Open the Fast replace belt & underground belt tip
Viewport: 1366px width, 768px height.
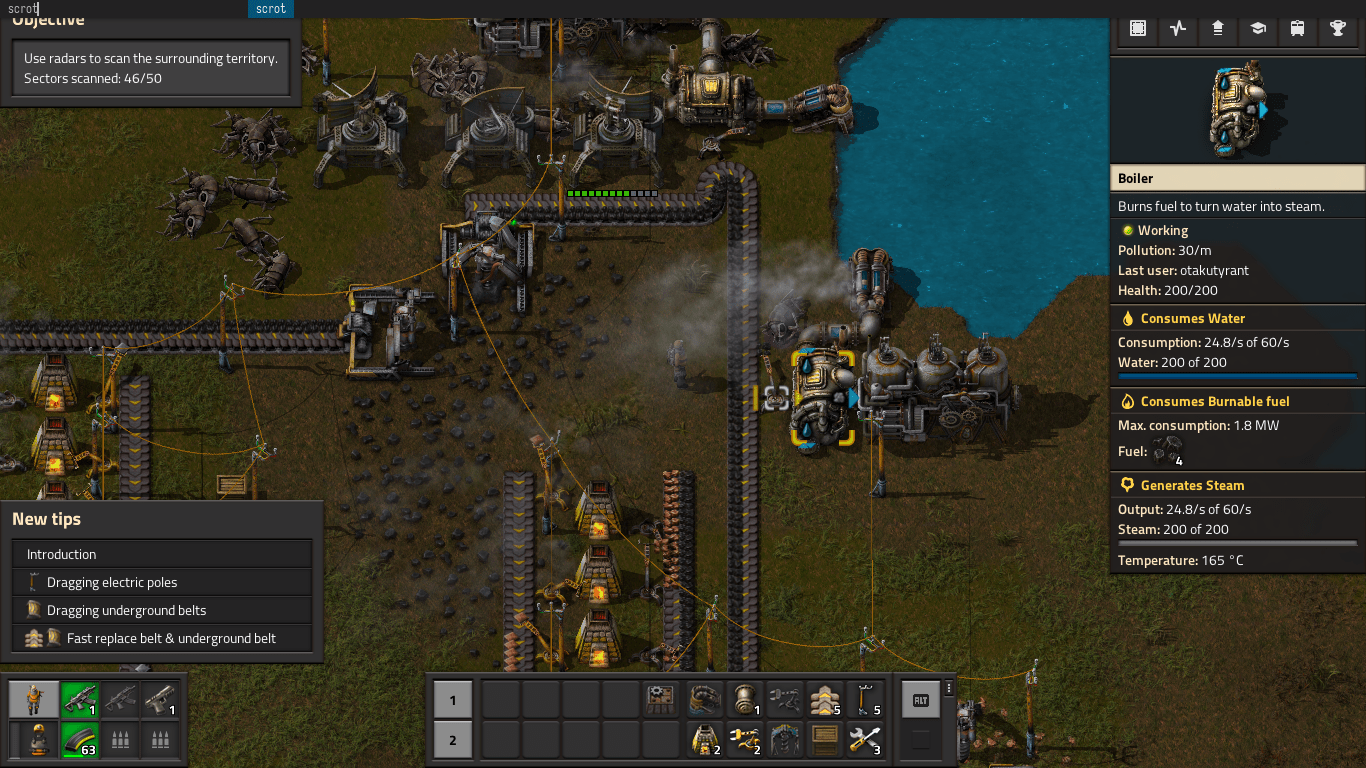(162, 638)
